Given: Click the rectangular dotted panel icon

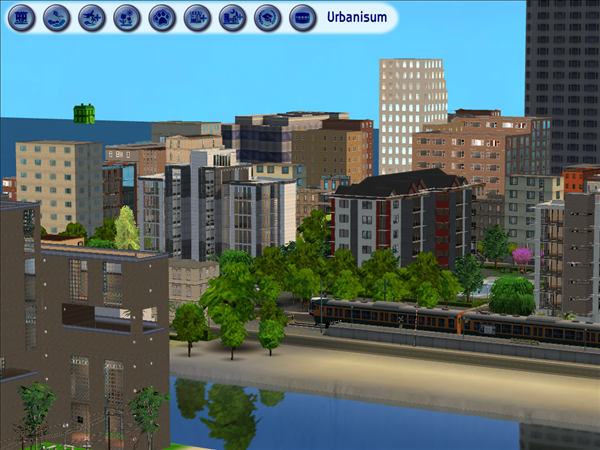Looking at the screenshot, I should (x=303, y=18).
